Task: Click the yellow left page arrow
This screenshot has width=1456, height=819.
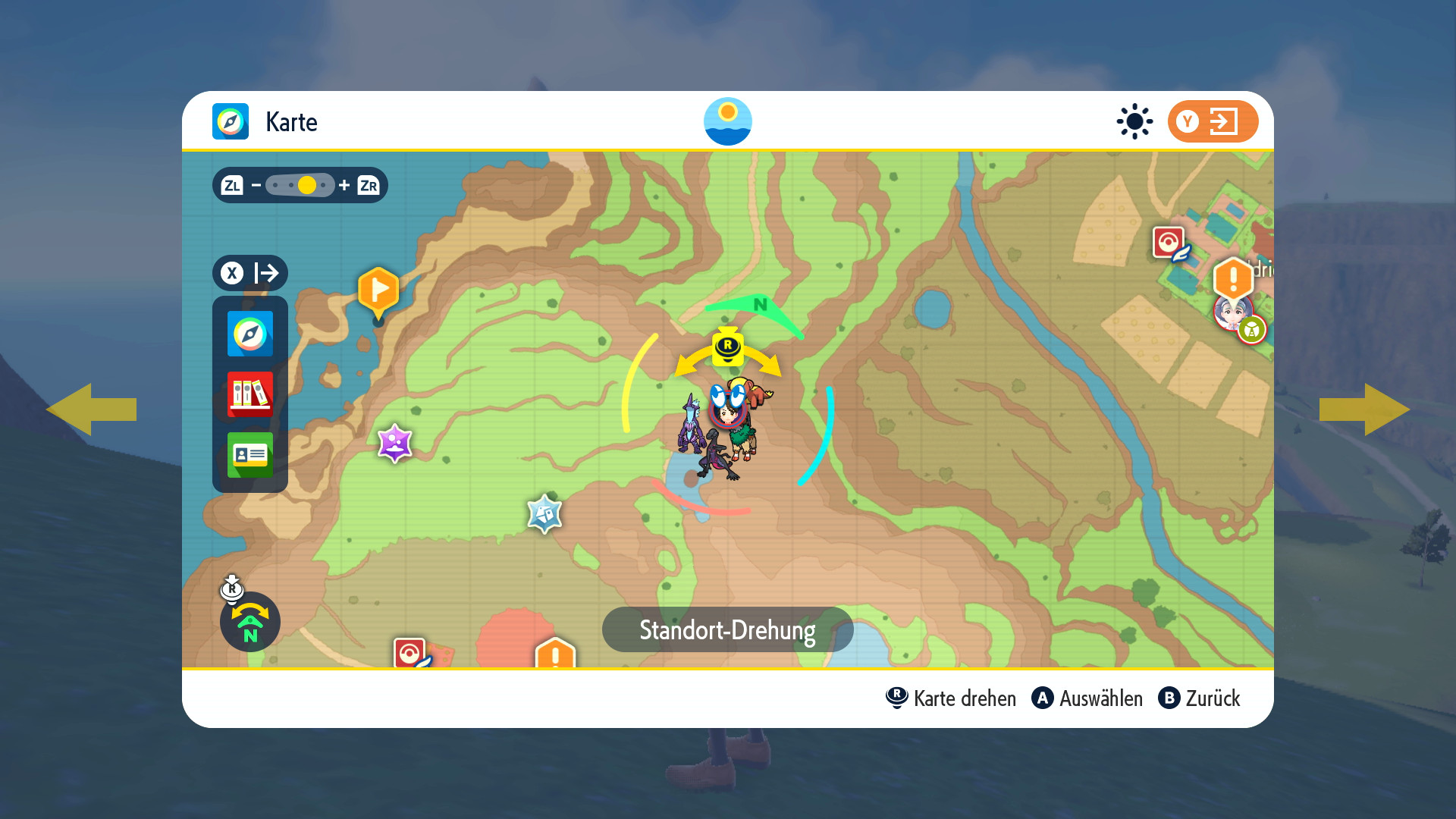Action: coord(91,409)
